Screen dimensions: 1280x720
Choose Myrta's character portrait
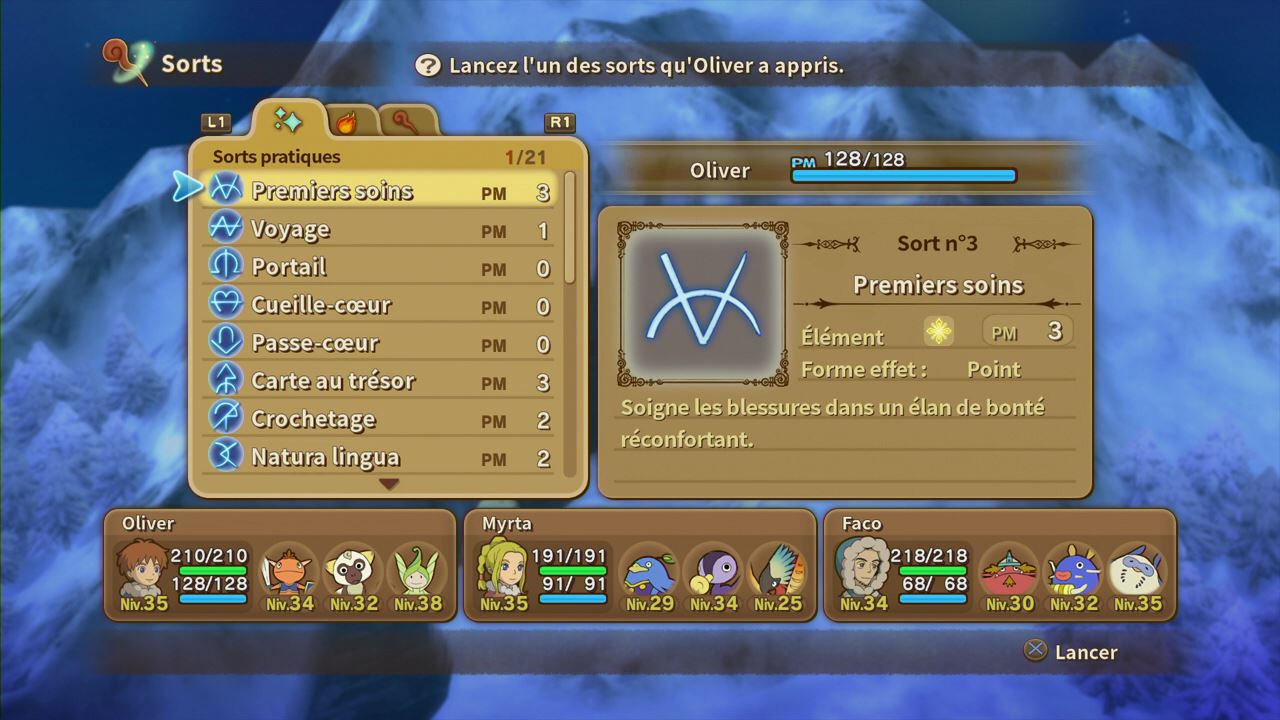[x=499, y=570]
